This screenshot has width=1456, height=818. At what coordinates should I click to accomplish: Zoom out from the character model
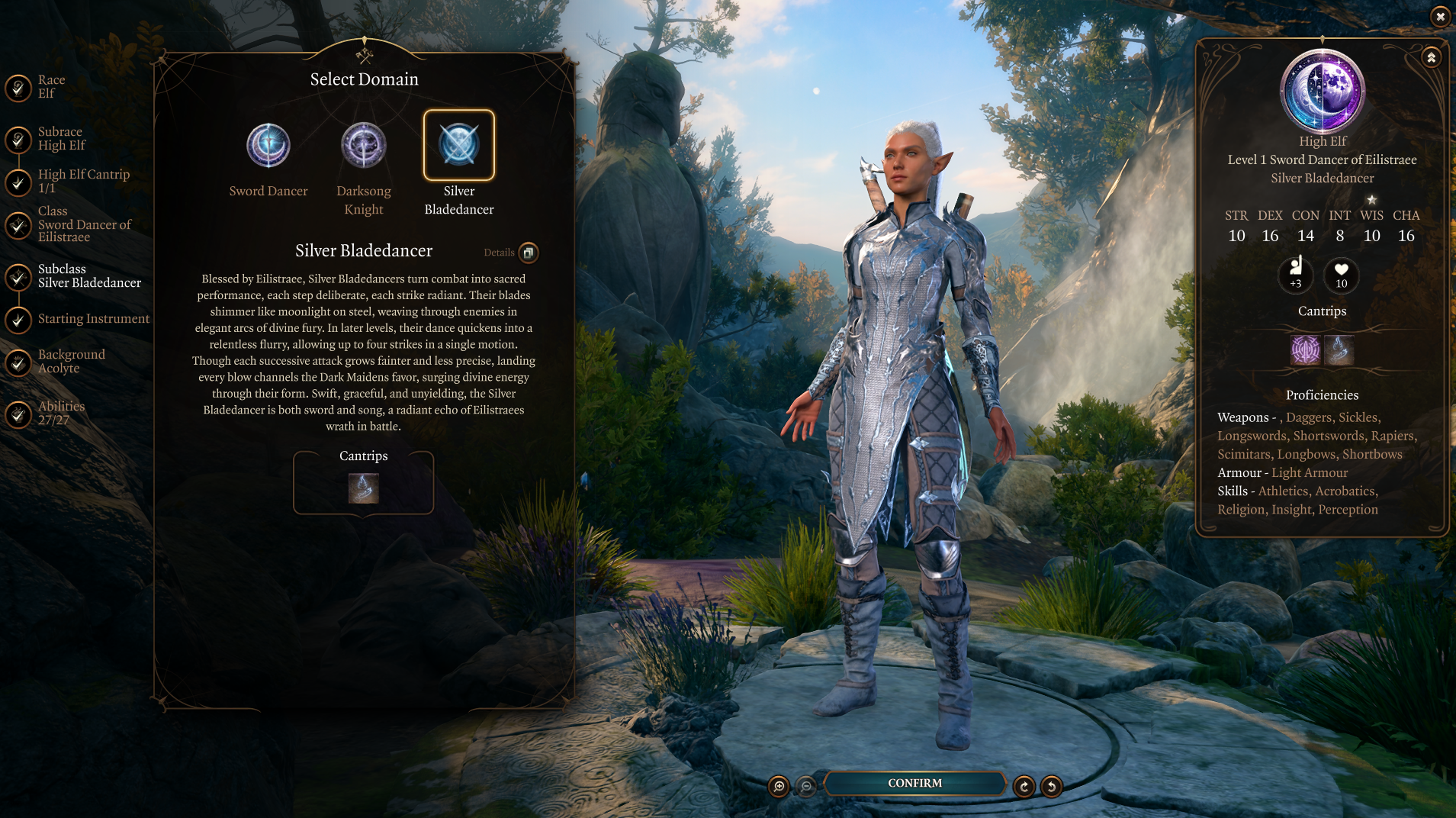point(806,787)
